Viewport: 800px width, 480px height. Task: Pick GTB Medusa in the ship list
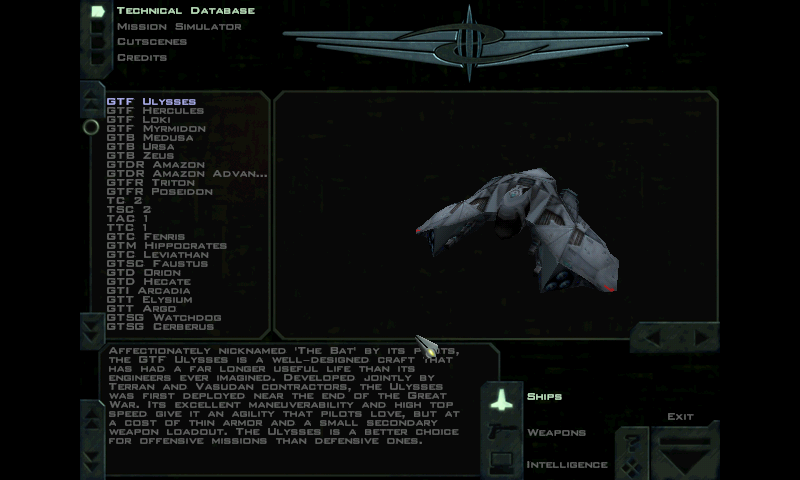coord(143,138)
